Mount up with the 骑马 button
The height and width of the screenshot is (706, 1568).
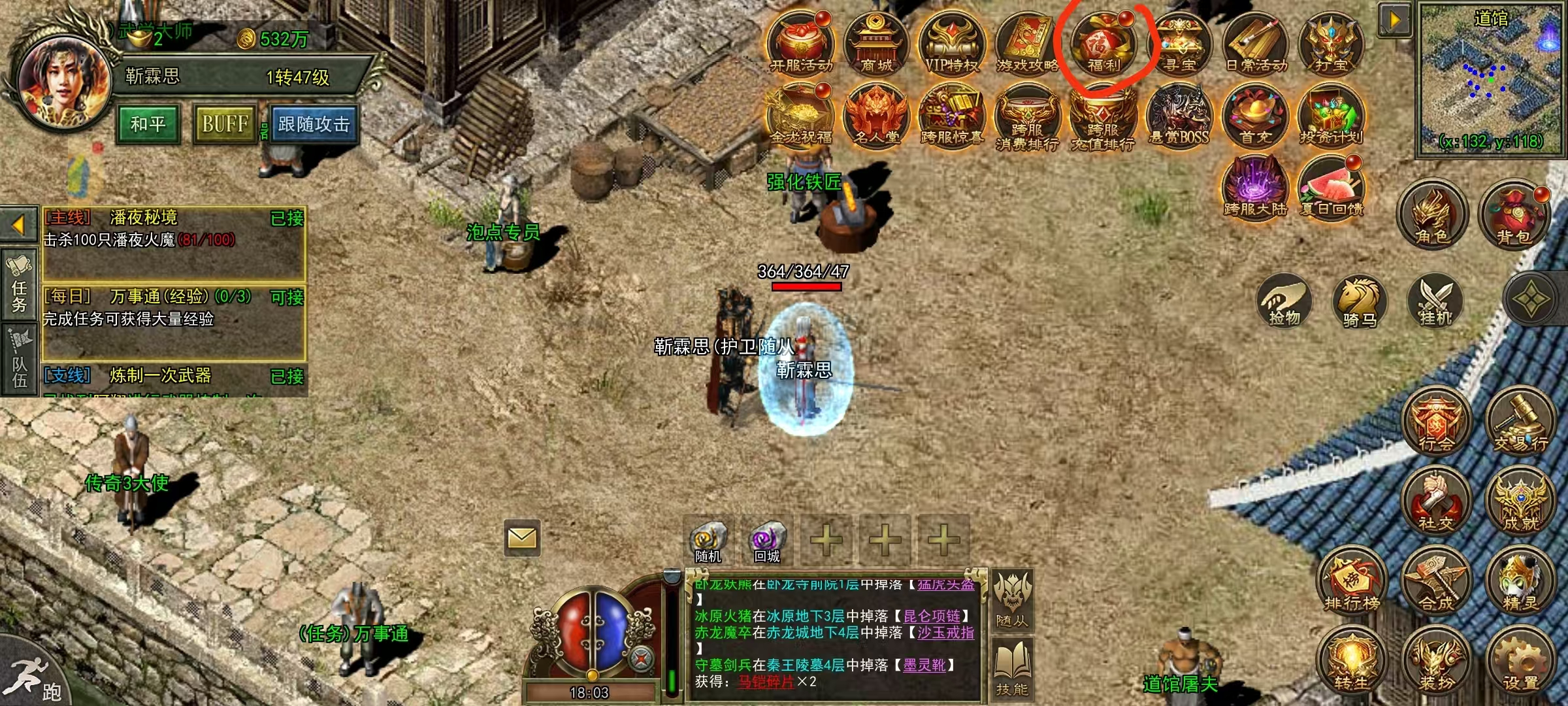(1359, 302)
